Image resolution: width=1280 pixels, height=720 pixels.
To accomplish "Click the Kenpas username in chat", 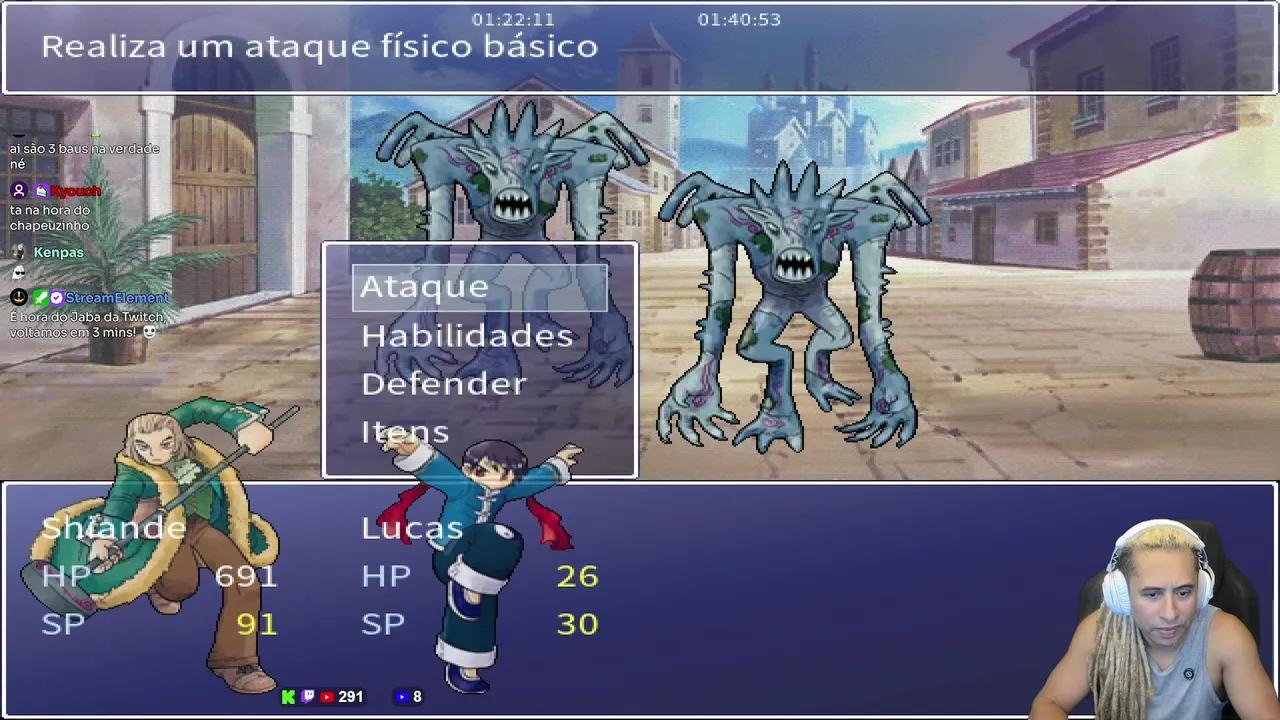I will pos(58,252).
